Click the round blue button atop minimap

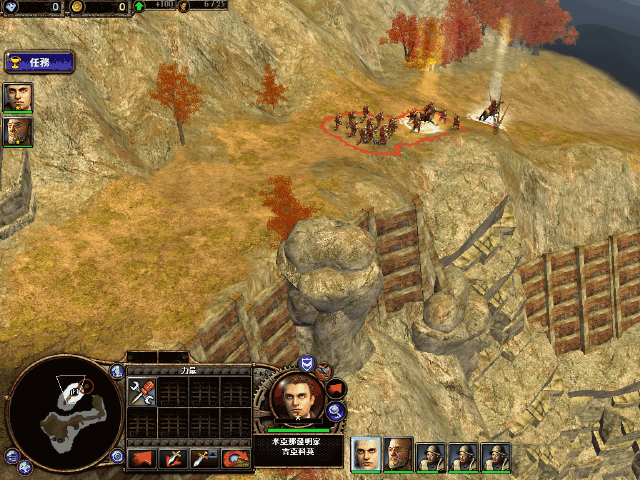point(117,369)
